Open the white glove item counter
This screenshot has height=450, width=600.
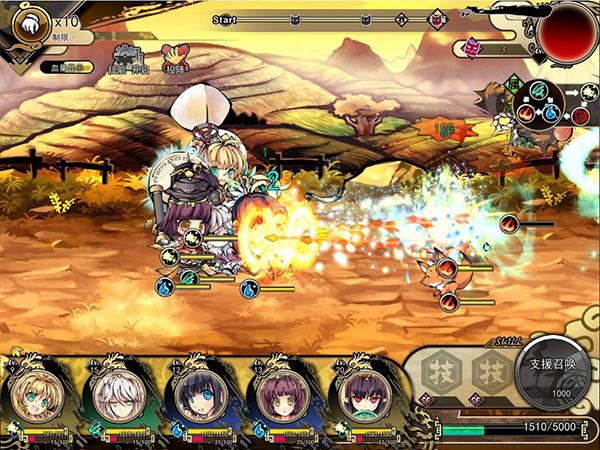click(x=30, y=21)
